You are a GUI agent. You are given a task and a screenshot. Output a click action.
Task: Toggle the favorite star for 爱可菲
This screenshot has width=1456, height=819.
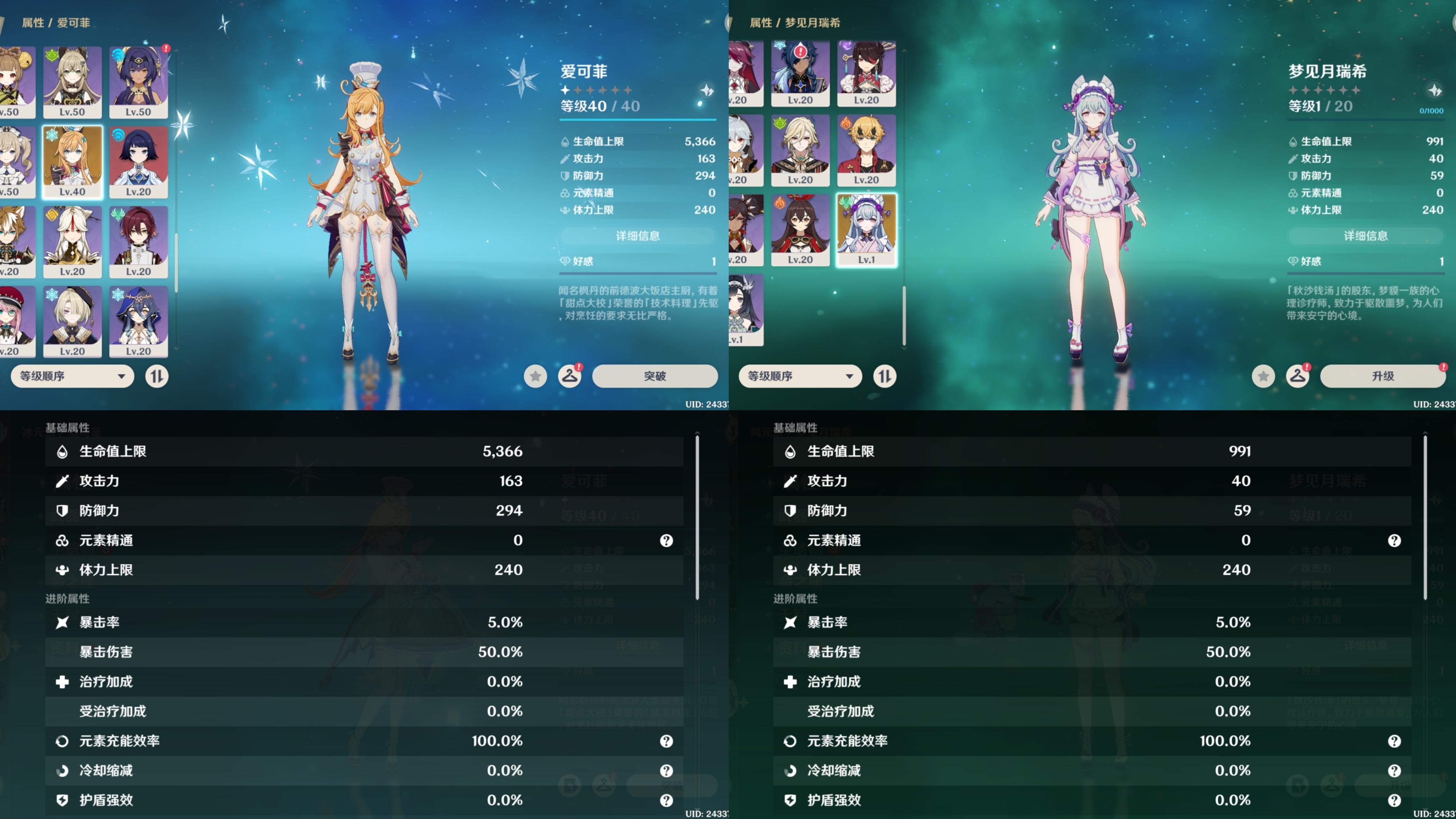[535, 376]
